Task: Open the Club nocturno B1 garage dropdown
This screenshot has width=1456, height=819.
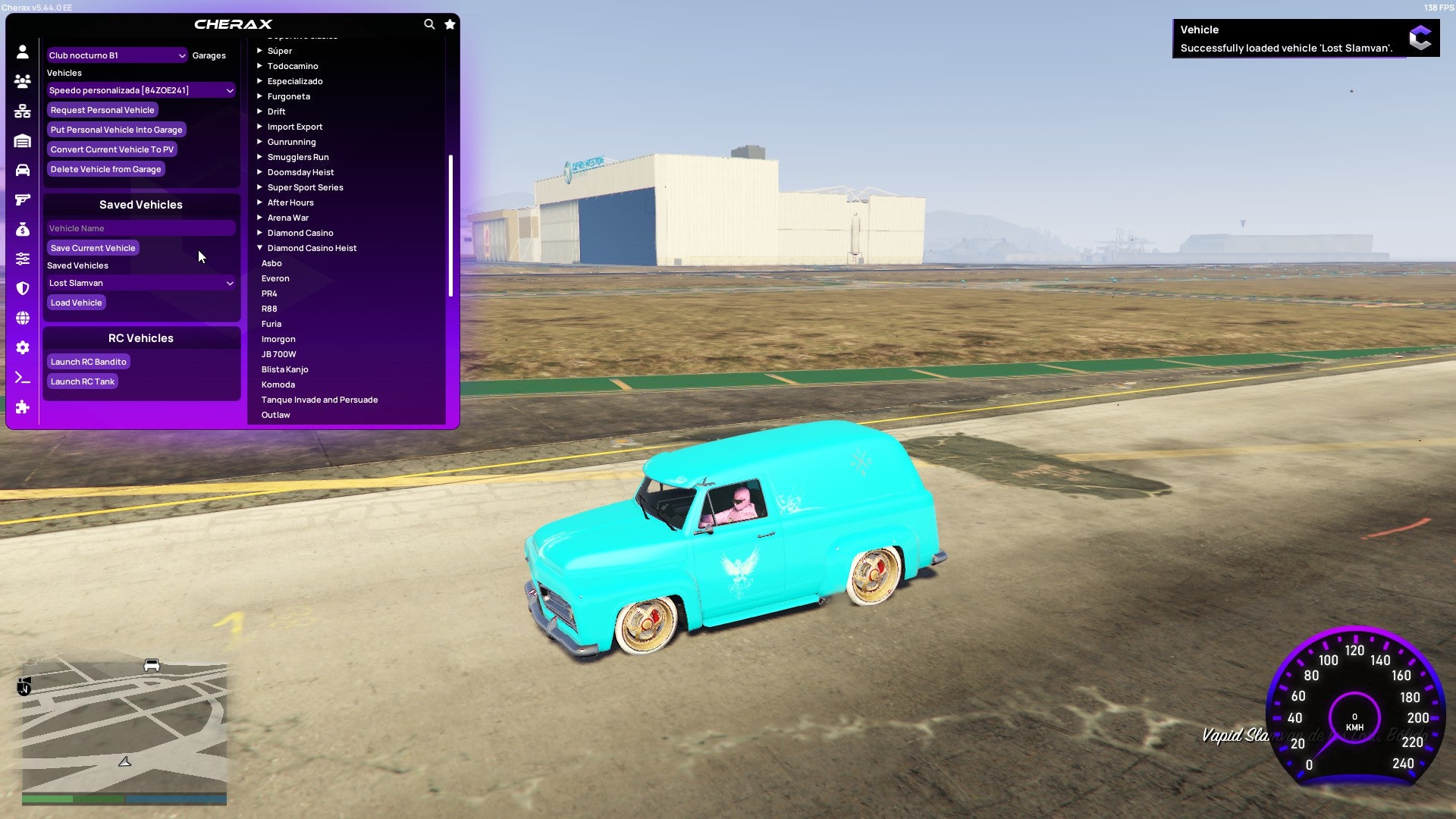Action: 116,55
